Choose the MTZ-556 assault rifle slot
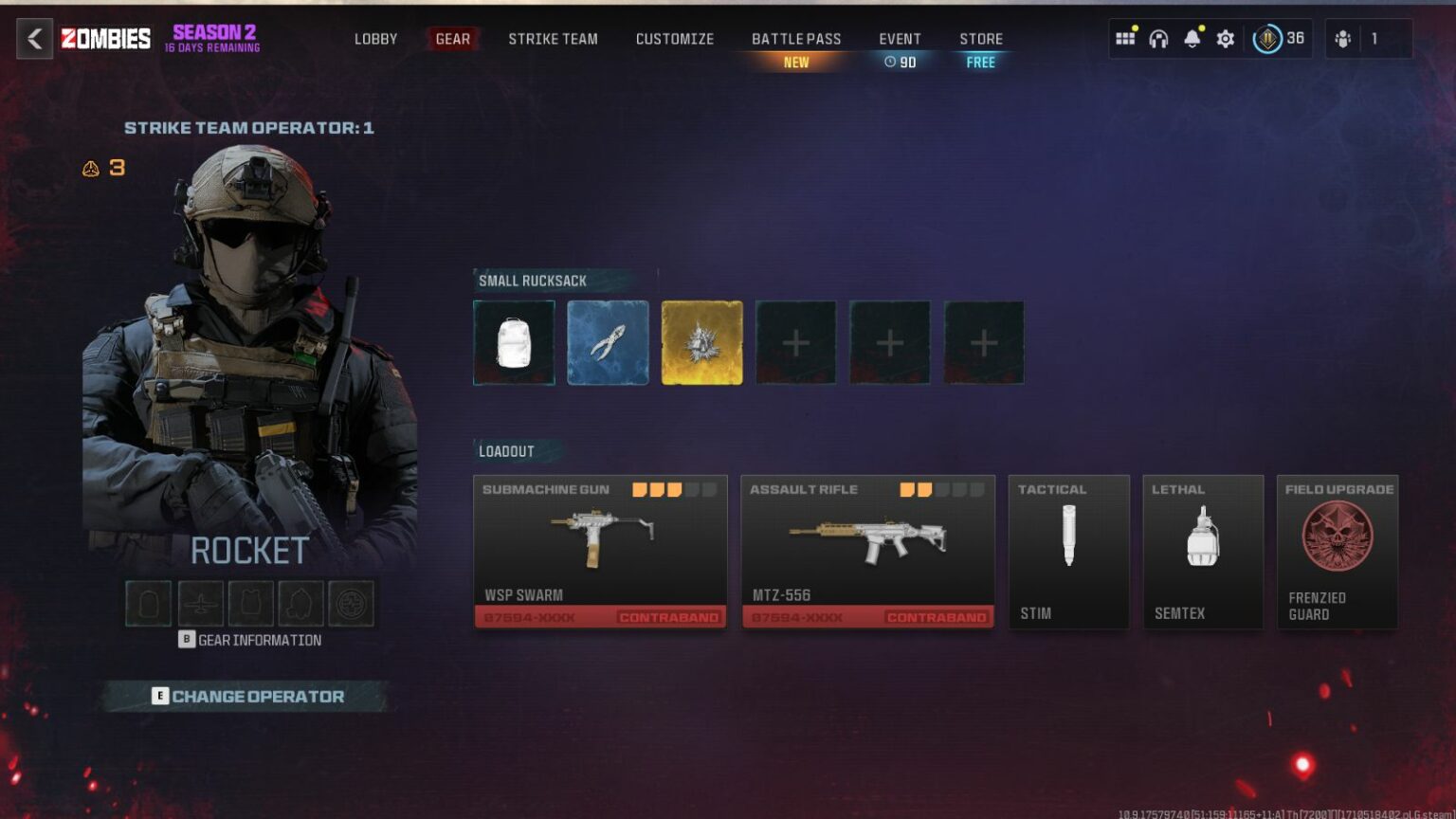The width and height of the screenshot is (1456, 819). tap(867, 551)
